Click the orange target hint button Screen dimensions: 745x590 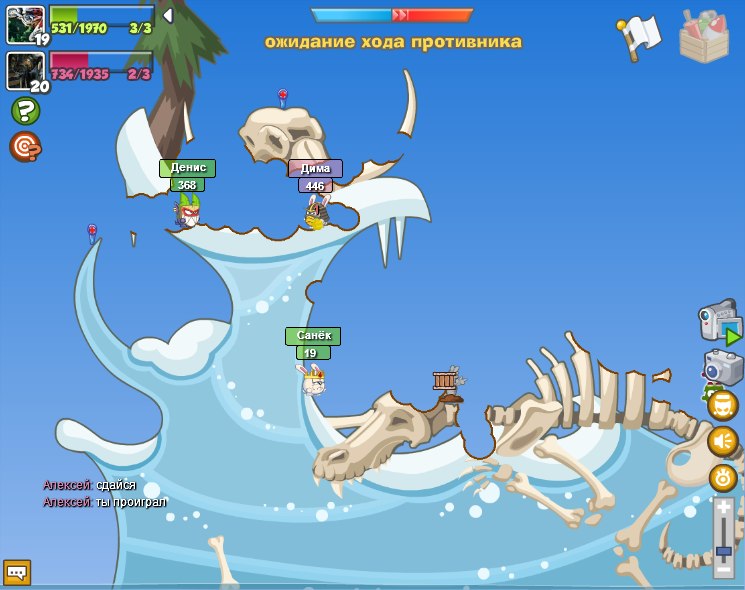pos(25,147)
